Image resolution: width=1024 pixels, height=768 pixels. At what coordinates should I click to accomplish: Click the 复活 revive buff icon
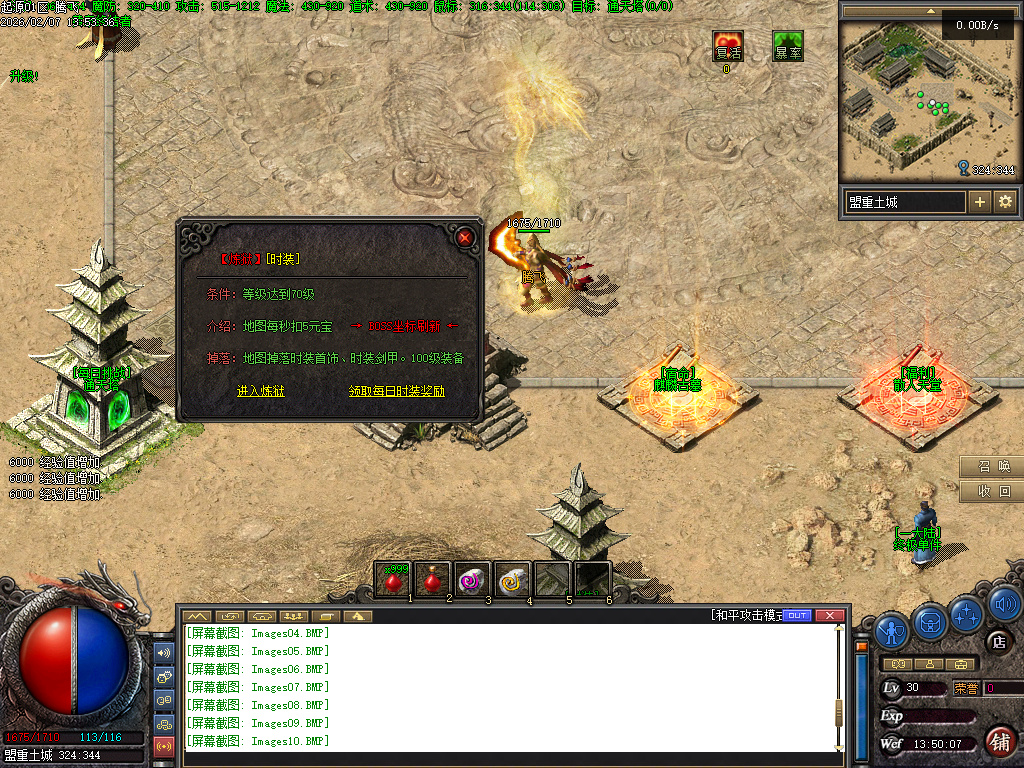click(728, 47)
